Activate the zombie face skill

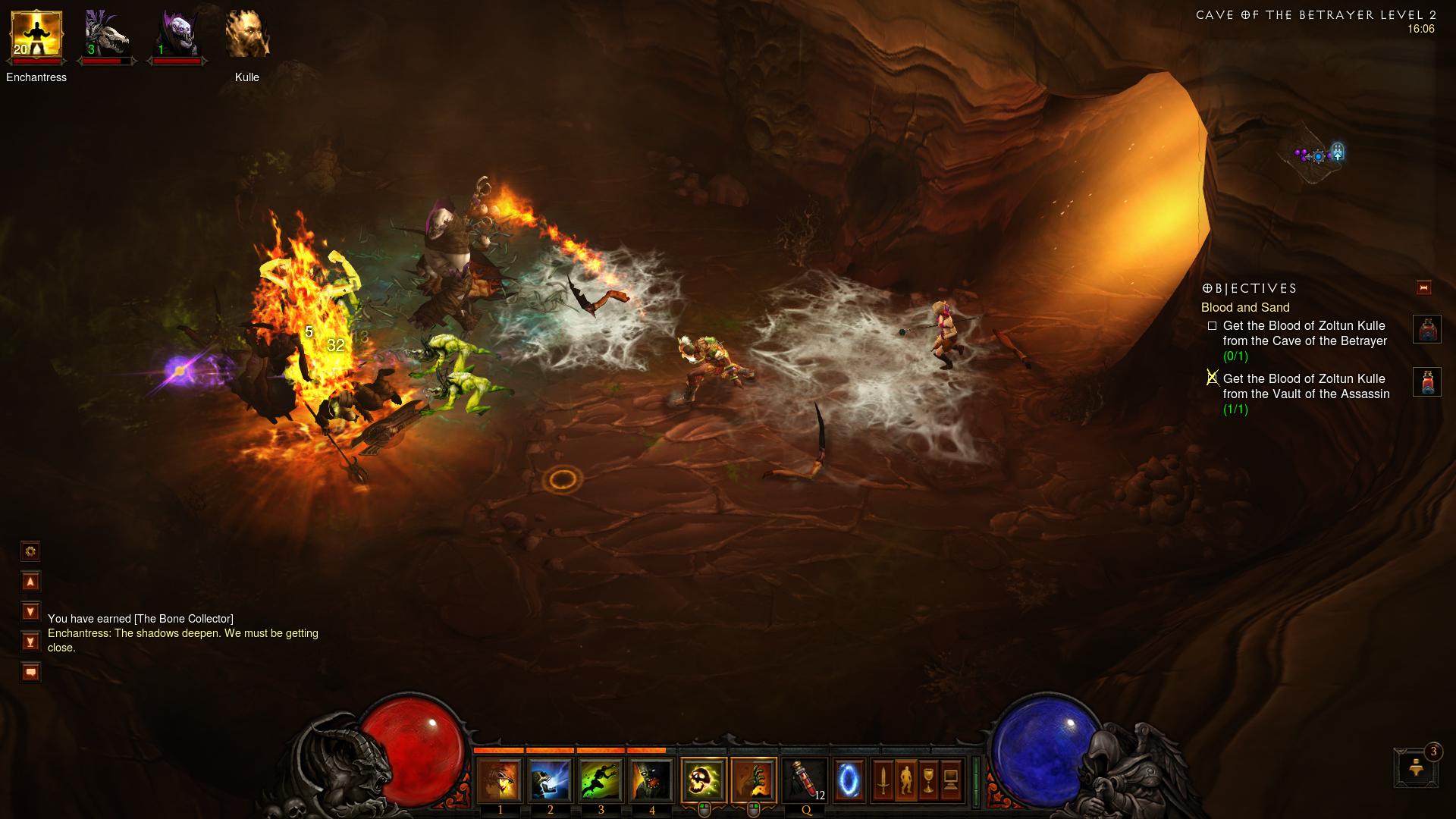[651, 781]
